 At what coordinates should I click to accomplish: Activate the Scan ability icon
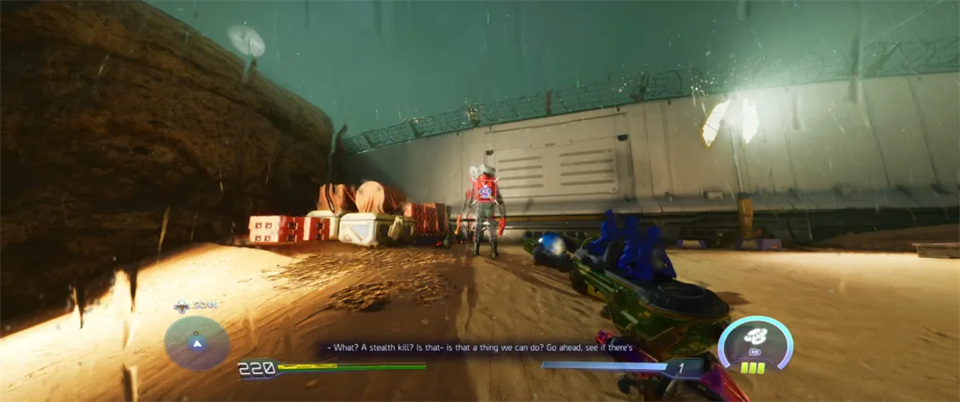pos(181,307)
